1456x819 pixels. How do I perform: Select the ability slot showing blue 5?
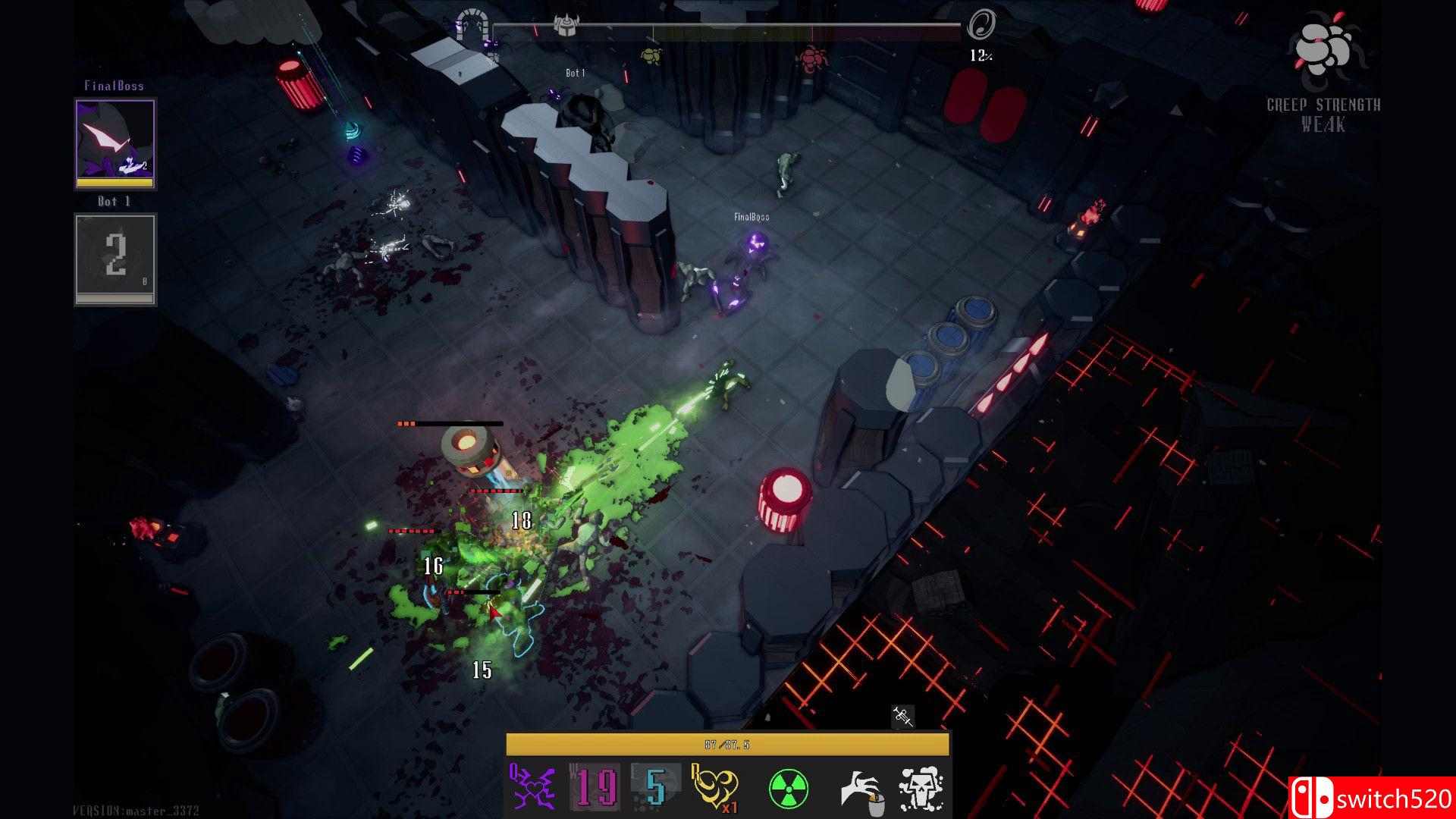click(x=654, y=789)
